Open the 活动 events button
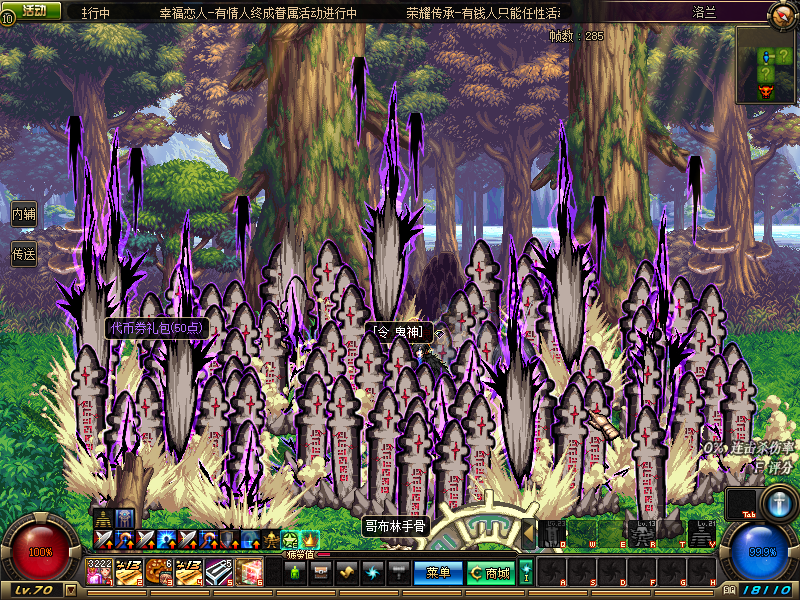The width and height of the screenshot is (800, 600). point(34,10)
